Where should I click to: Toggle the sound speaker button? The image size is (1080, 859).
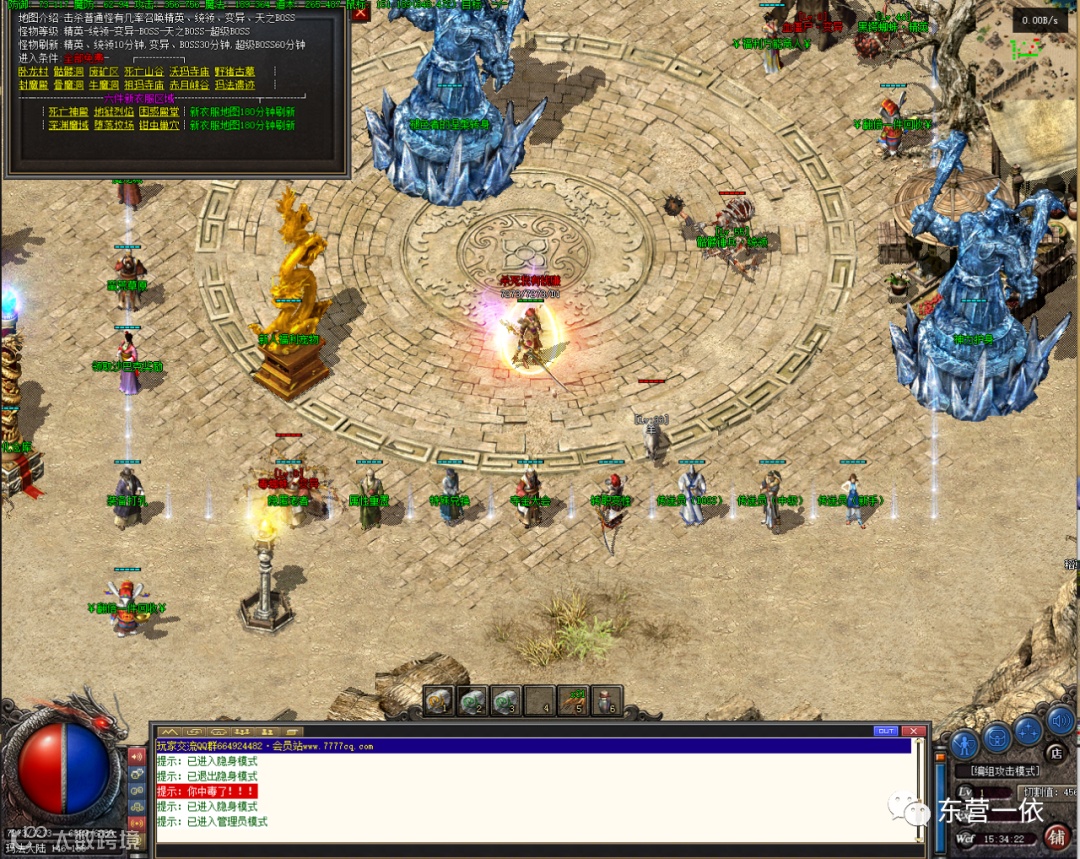(x=1059, y=719)
